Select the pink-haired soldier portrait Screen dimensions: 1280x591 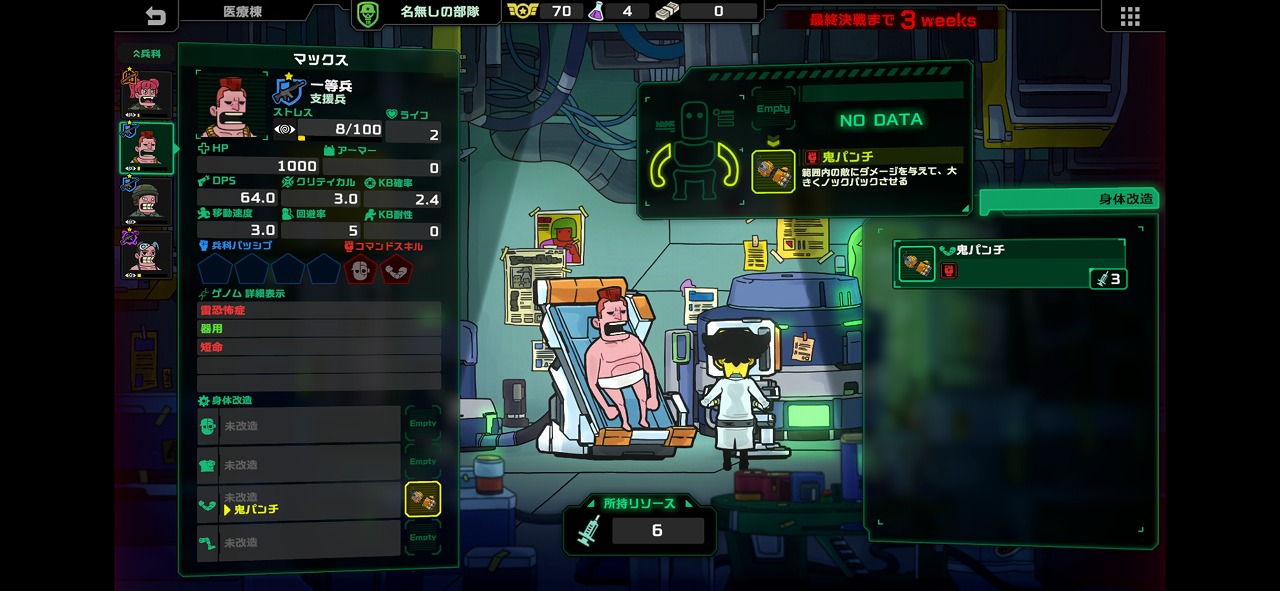click(x=146, y=93)
